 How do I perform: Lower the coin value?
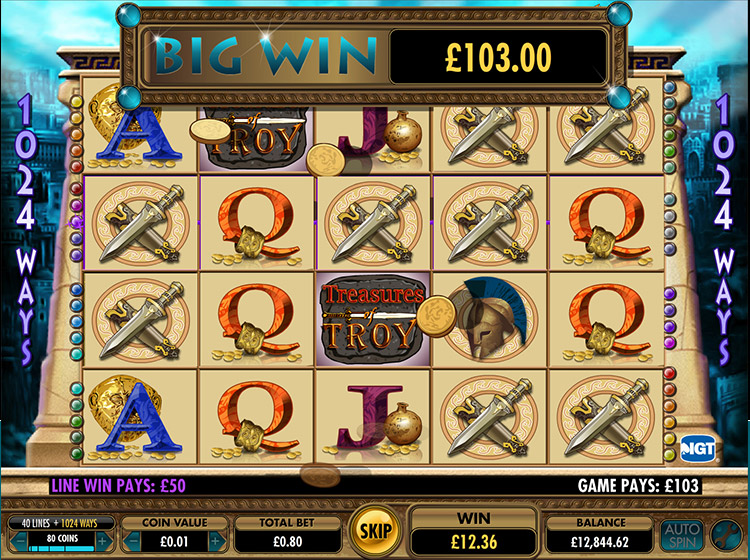(x=128, y=541)
